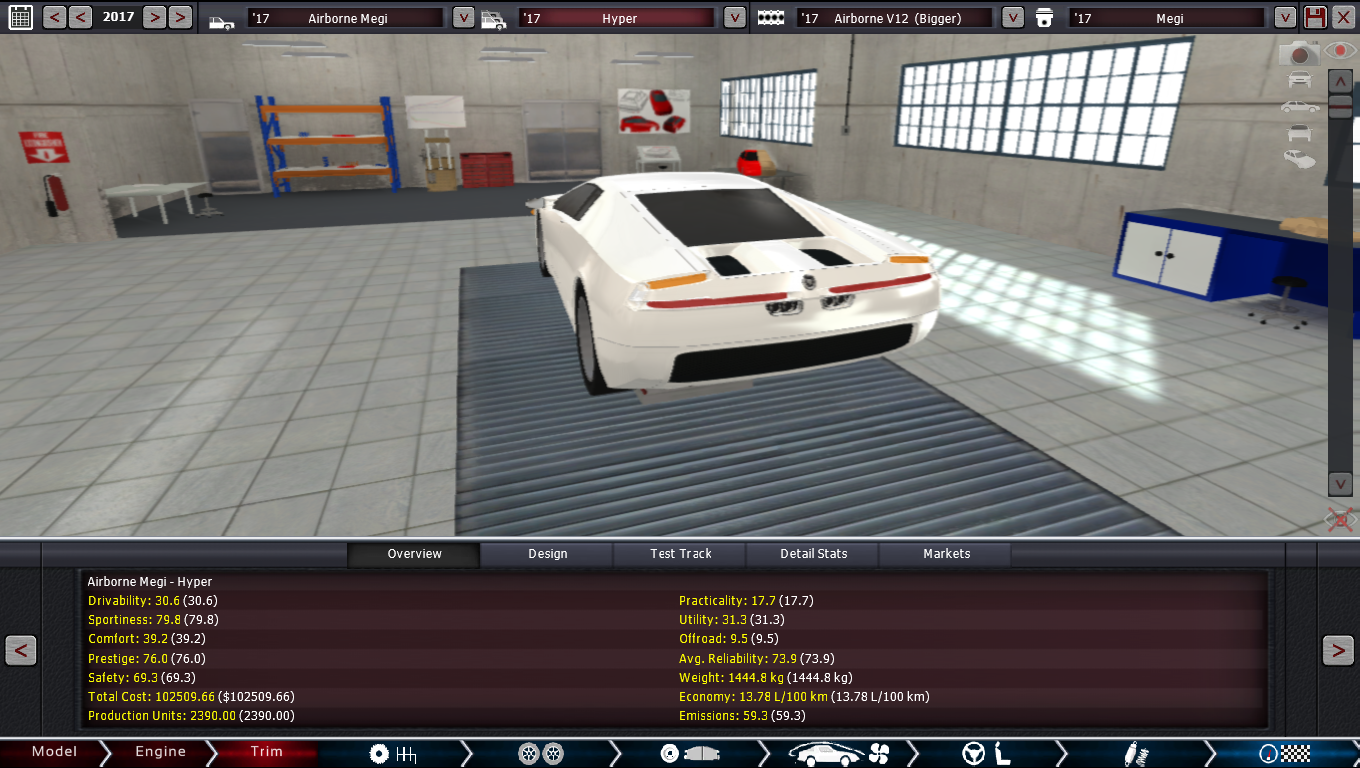Open the Airborne V12 engine family dropdown
The height and width of the screenshot is (768, 1360).
coord(1012,18)
